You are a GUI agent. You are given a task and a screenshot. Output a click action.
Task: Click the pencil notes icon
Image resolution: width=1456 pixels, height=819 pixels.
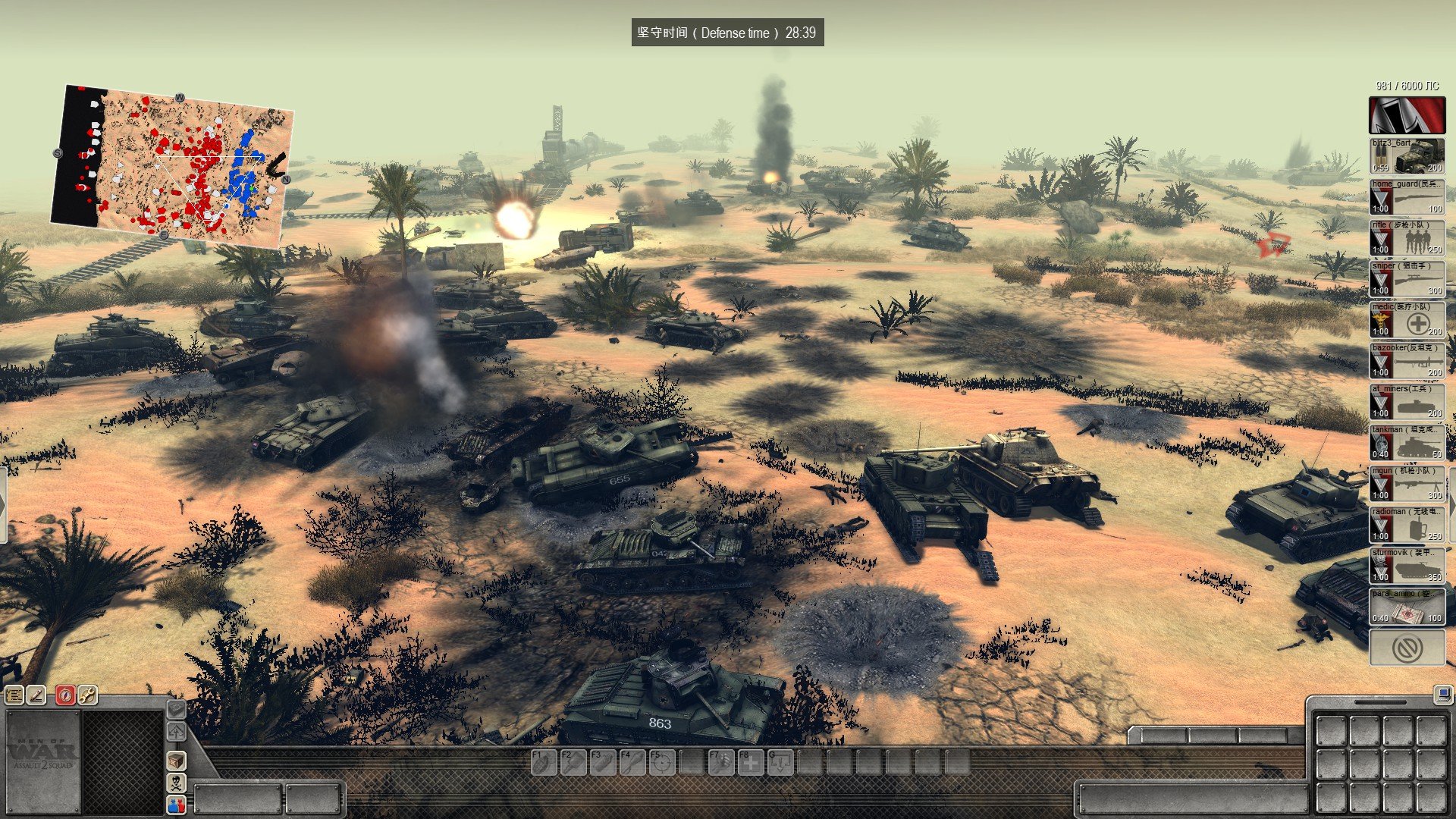36,695
